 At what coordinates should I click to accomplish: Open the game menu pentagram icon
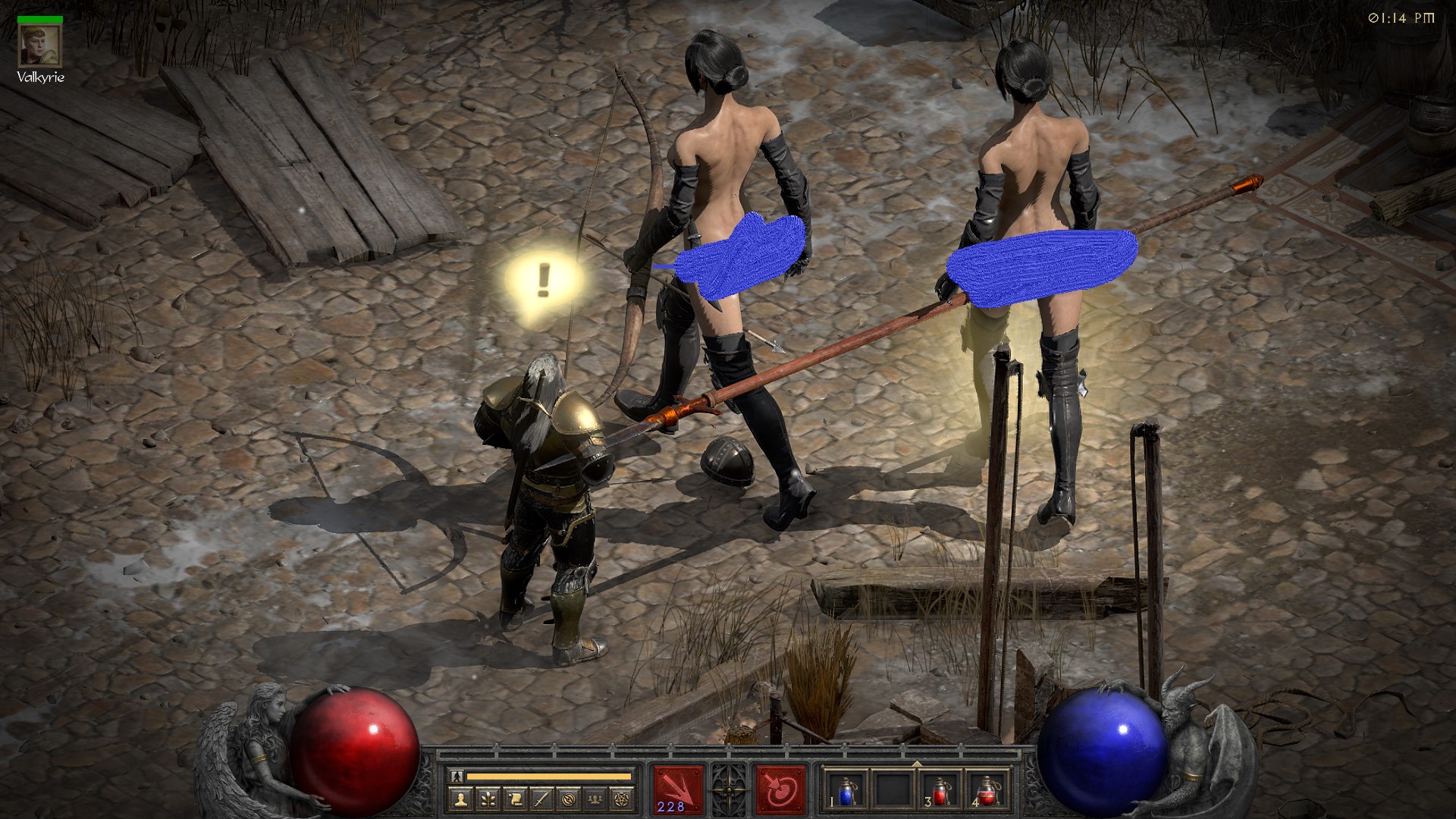coord(620,799)
